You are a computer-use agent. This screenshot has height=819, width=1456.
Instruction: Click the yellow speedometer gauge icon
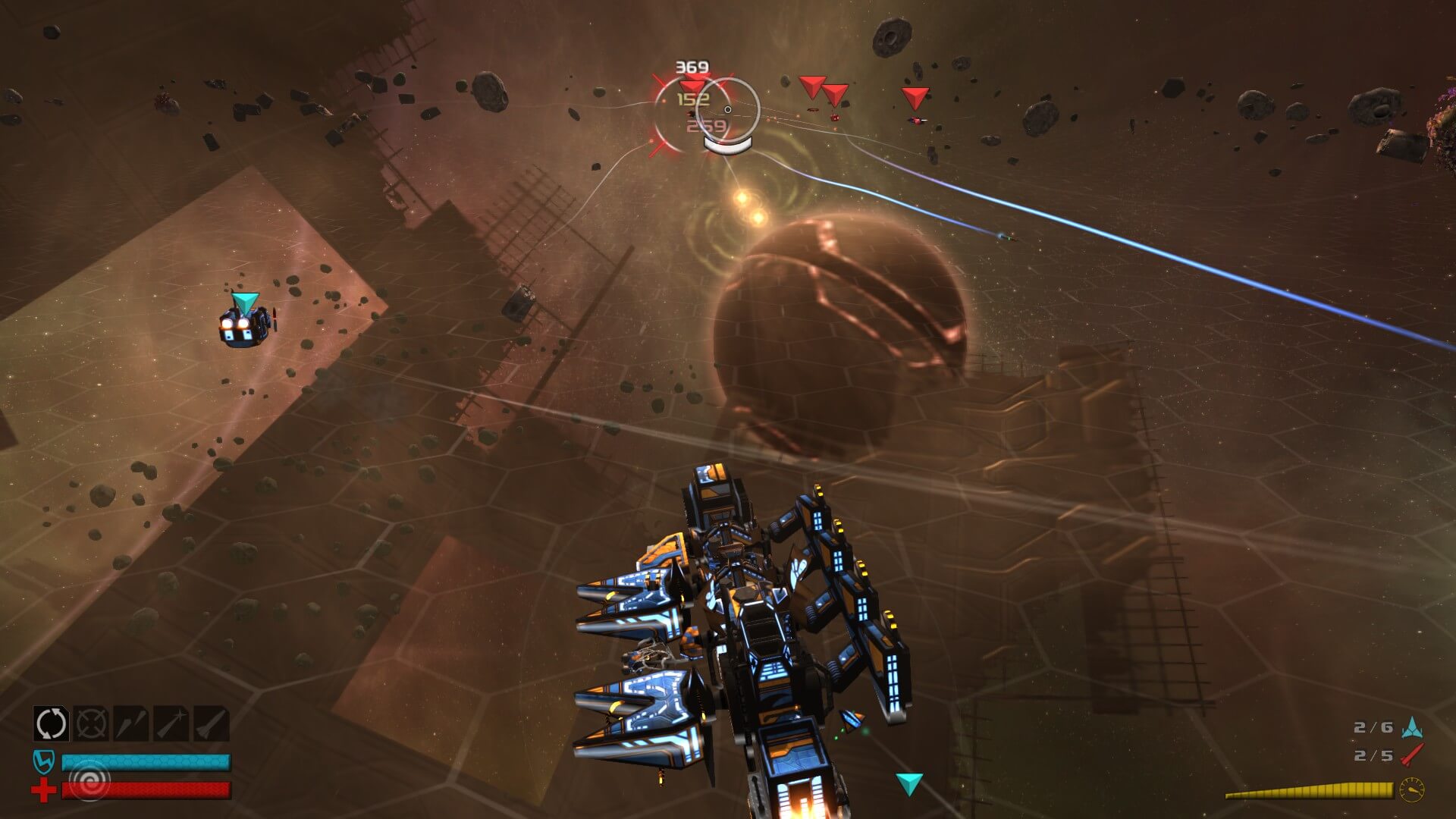(1411, 790)
